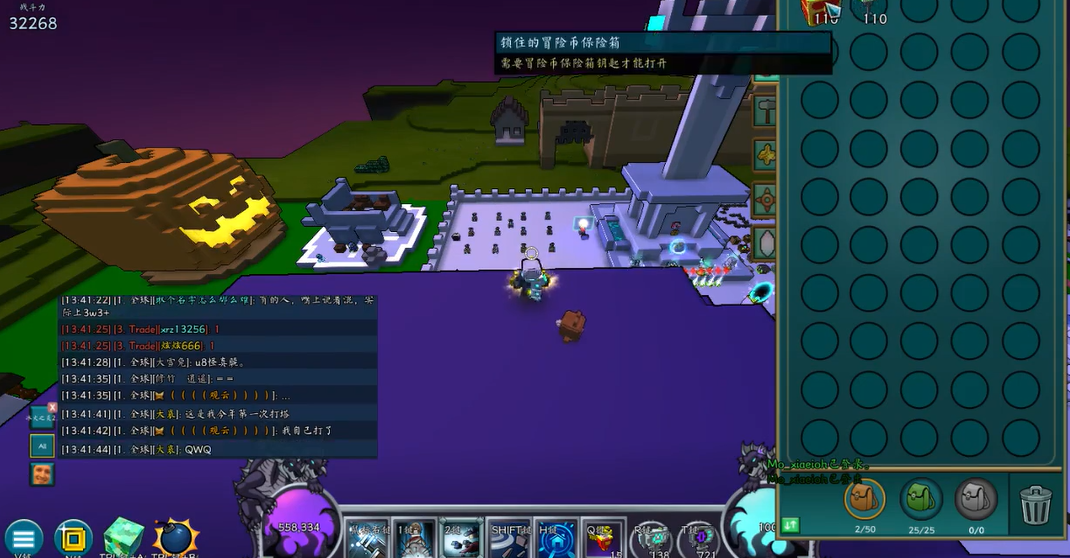Select the gray backpack tab
The image size is (1070, 558).
tap(976, 499)
